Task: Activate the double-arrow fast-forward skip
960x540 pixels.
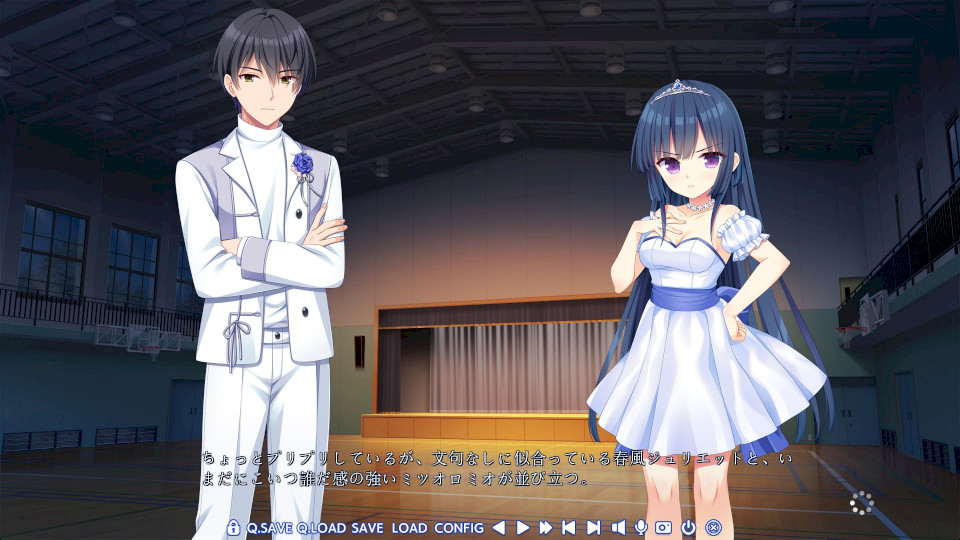Action: click(546, 527)
